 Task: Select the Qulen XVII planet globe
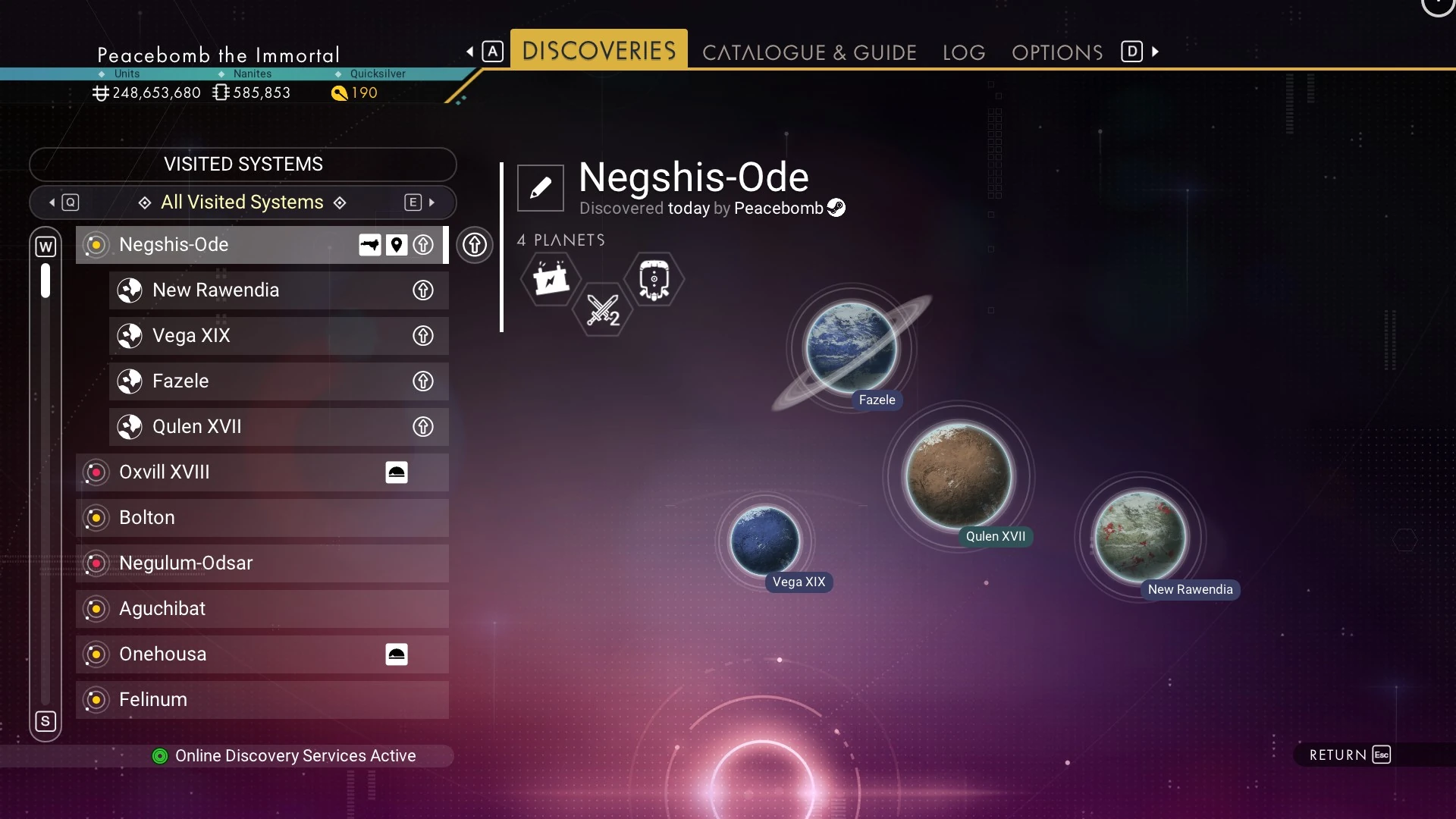tap(959, 475)
